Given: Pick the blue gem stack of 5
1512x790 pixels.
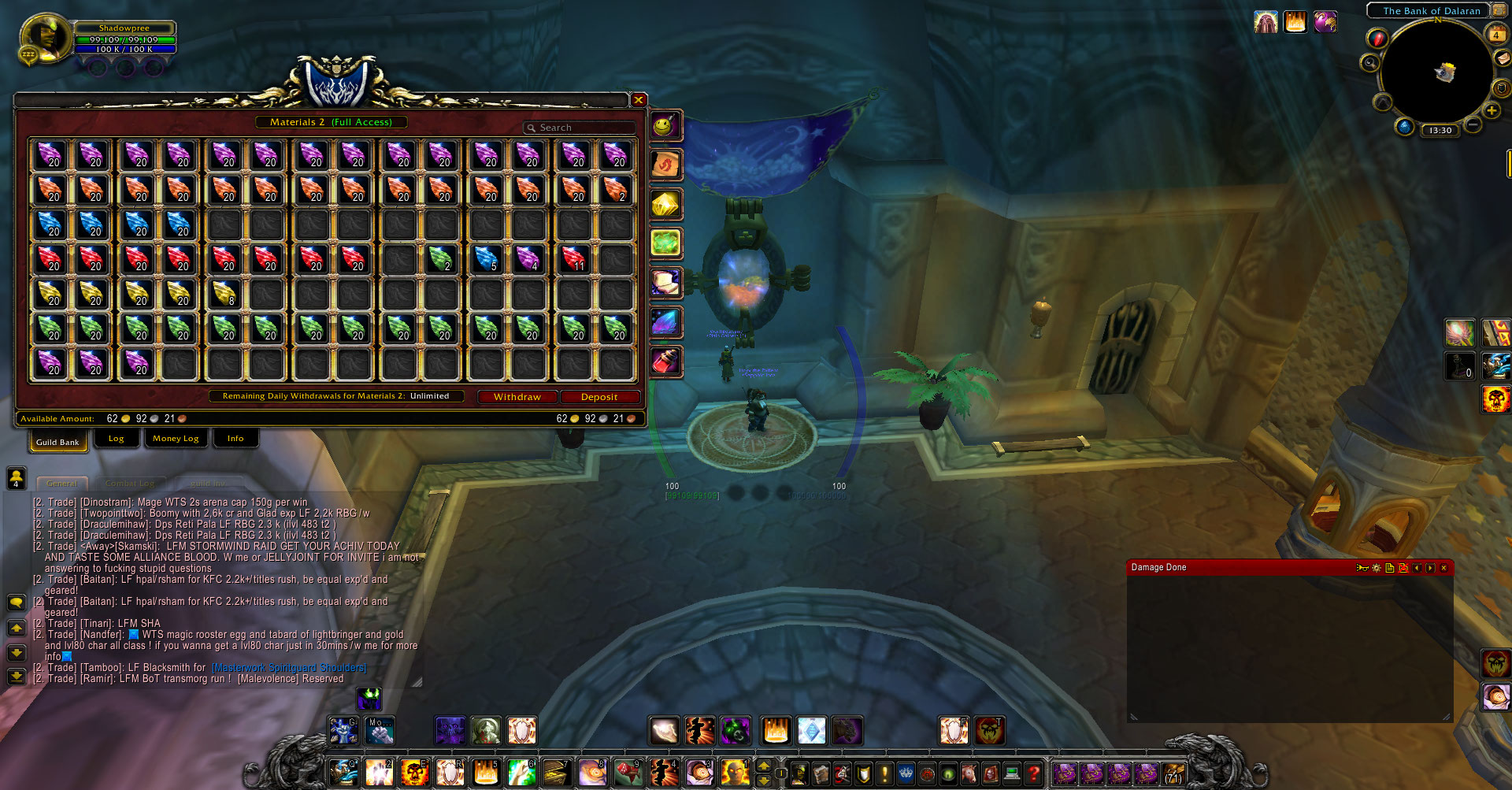Looking at the screenshot, I should pos(487,258).
